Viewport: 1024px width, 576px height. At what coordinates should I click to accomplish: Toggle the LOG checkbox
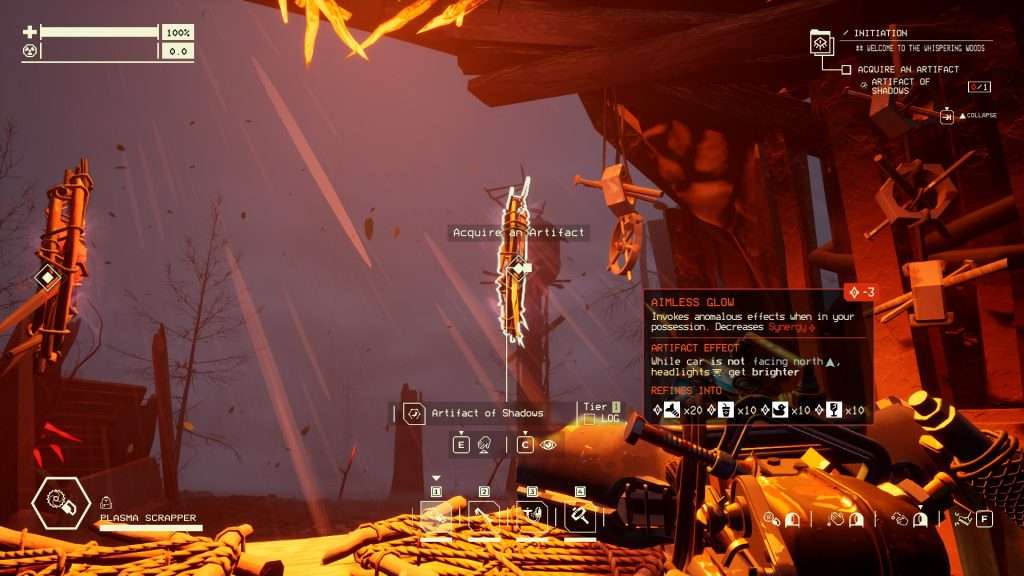pyautogui.click(x=589, y=419)
